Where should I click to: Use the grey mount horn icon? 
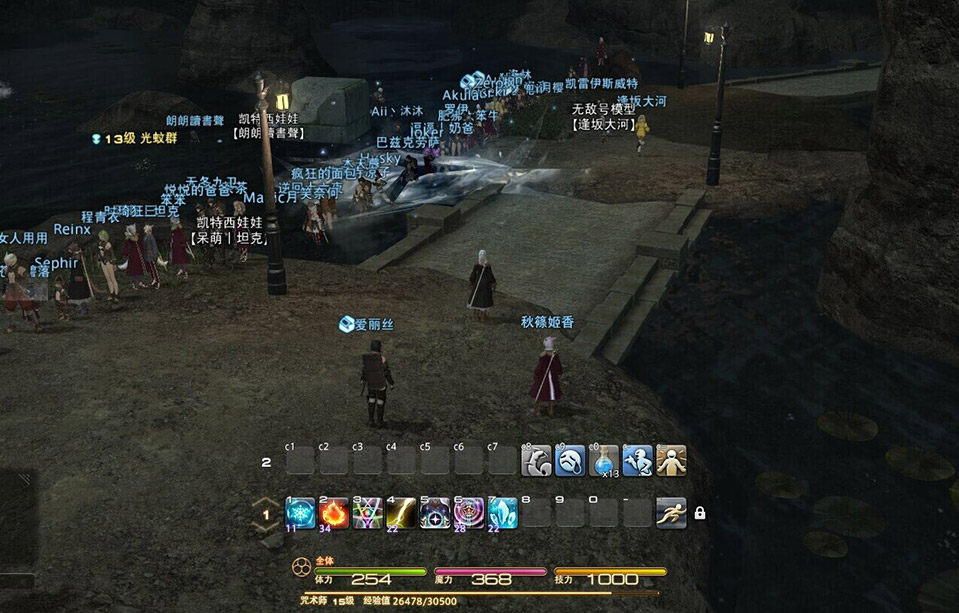pos(537,461)
